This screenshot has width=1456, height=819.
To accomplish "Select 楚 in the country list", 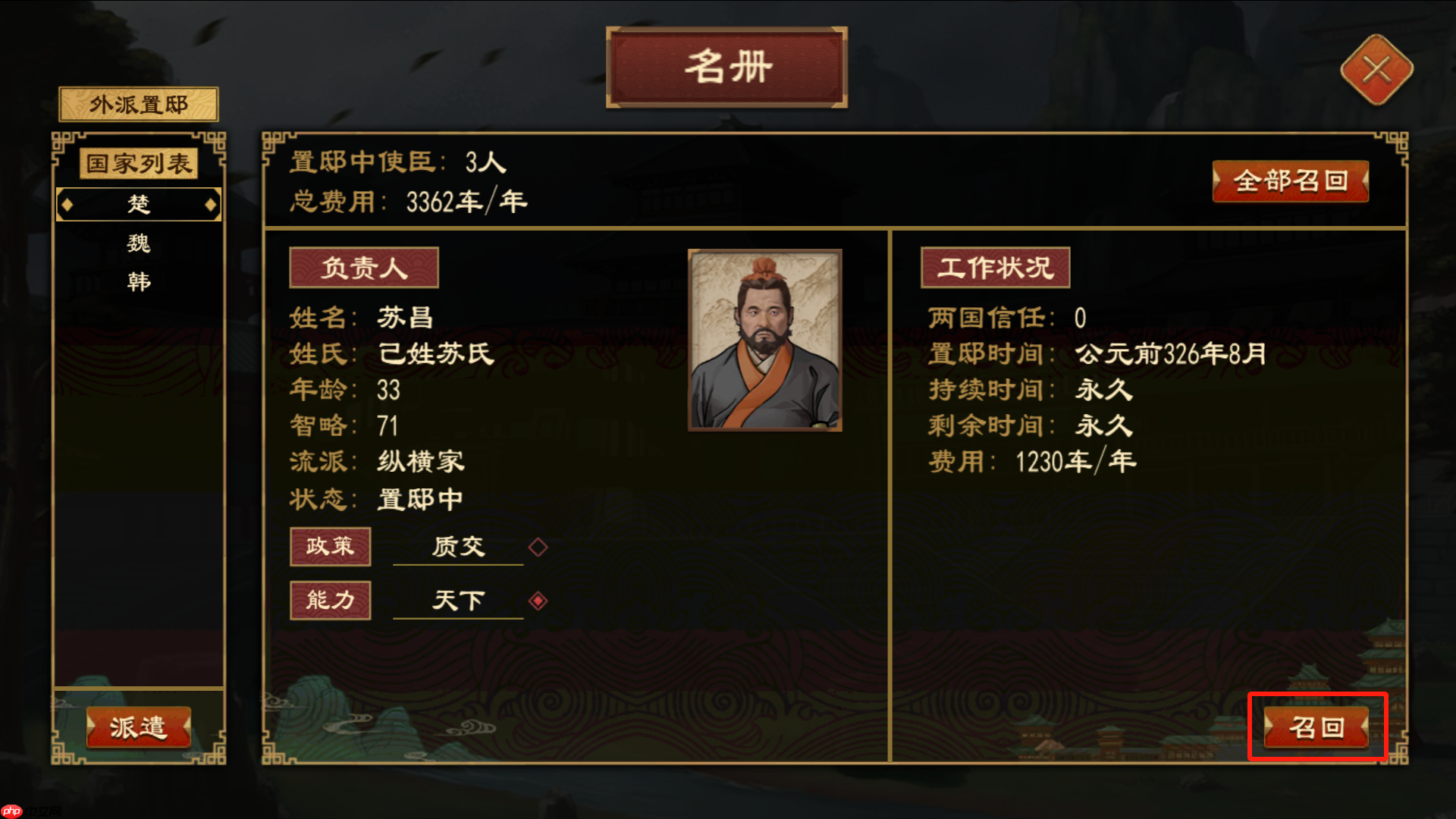I will pos(137,203).
